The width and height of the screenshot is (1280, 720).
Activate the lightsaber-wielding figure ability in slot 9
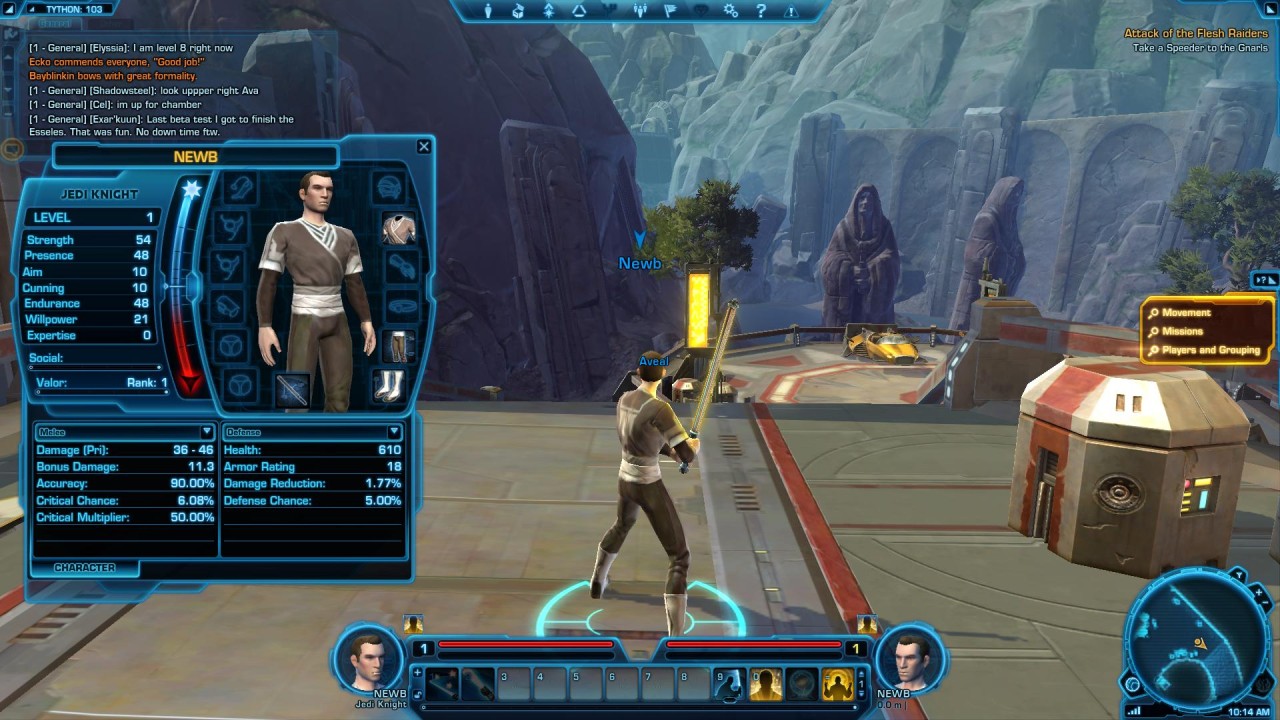tap(729, 684)
